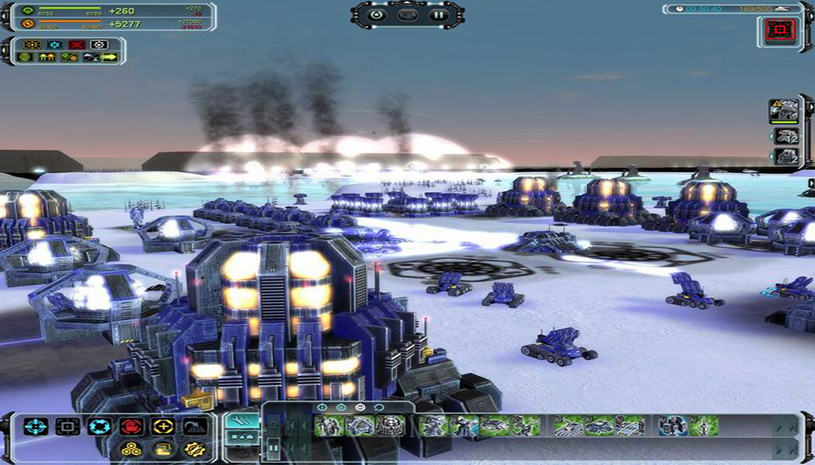The width and height of the screenshot is (815, 465).
Task: Choose the last green build icon
Action: [703, 426]
